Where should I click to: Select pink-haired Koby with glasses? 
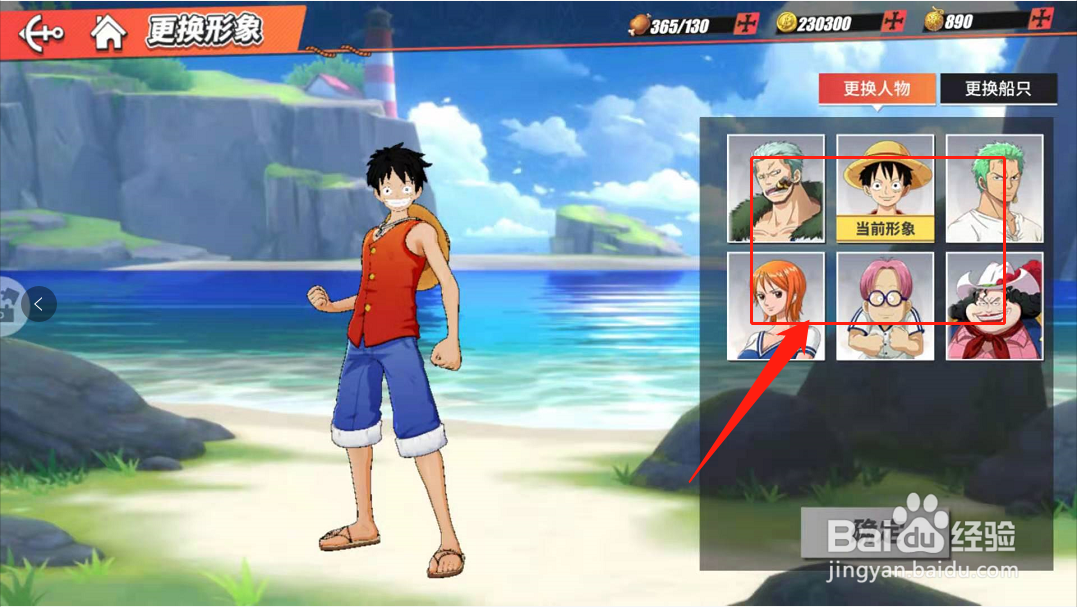click(x=885, y=306)
